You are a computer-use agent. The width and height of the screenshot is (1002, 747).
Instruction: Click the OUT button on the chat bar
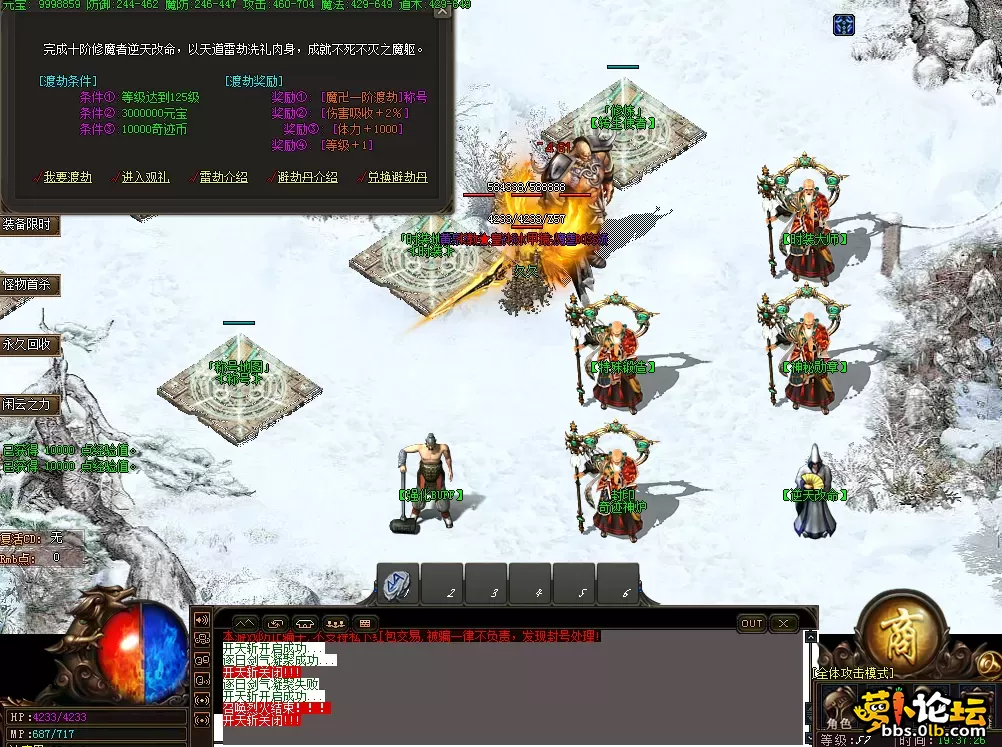pos(751,623)
